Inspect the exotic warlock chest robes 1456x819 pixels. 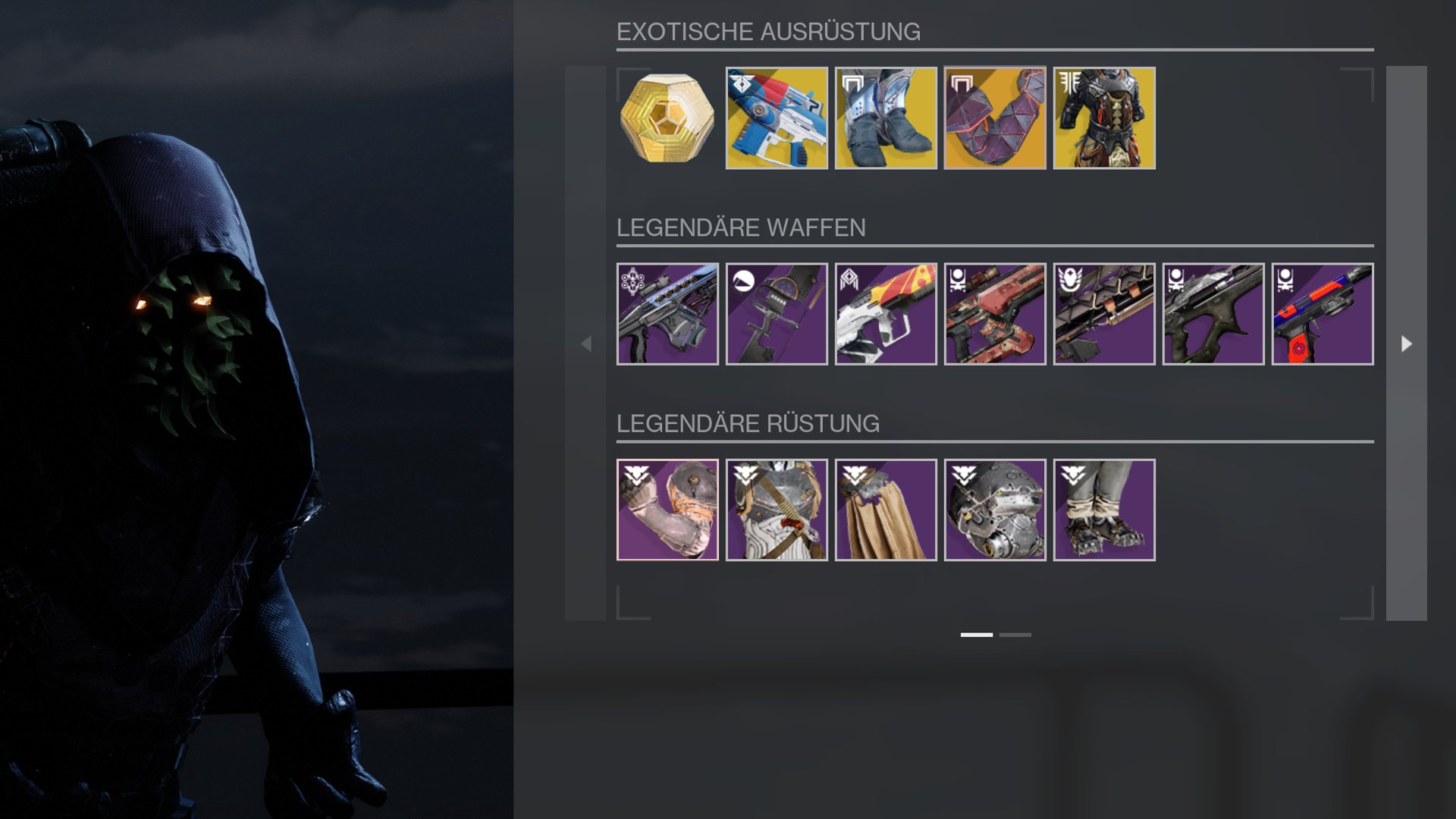point(1104,118)
